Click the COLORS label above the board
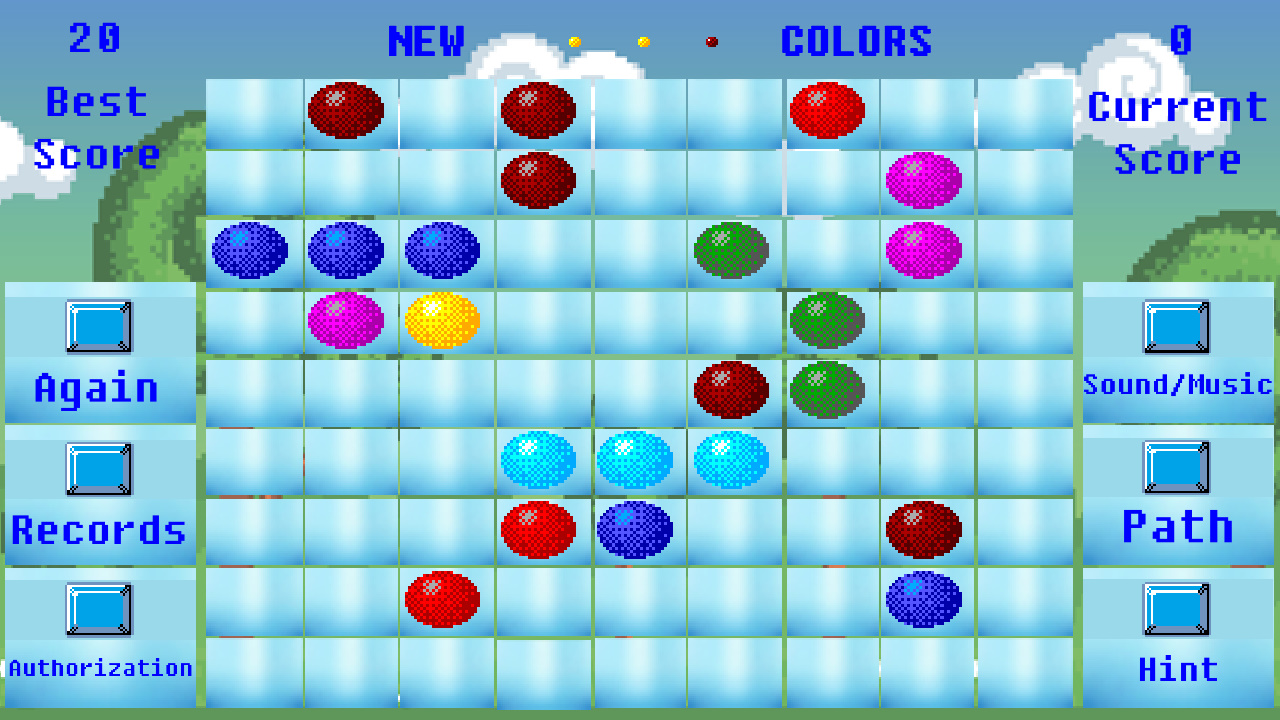This screenshot has width=1280, height=720. (x=856, y=42)
